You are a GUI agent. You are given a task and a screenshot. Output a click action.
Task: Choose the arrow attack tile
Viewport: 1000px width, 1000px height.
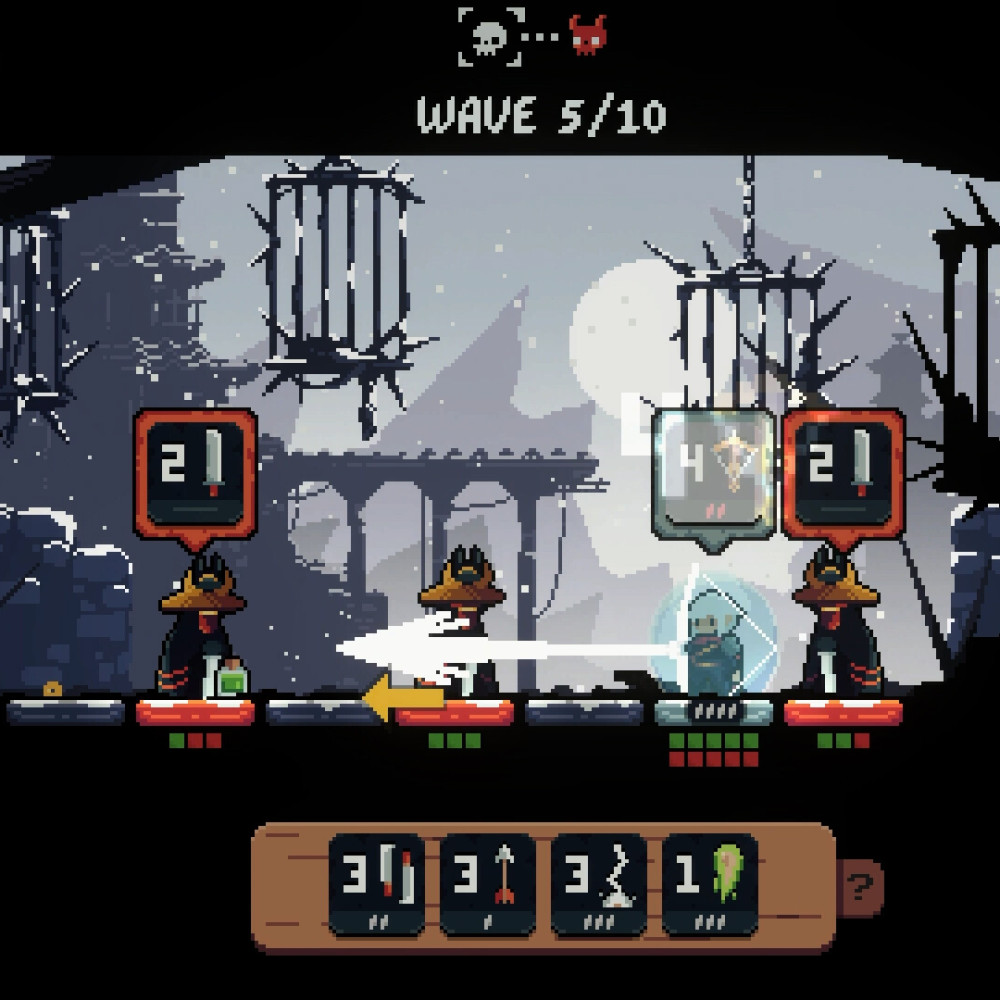coord(487,884)
